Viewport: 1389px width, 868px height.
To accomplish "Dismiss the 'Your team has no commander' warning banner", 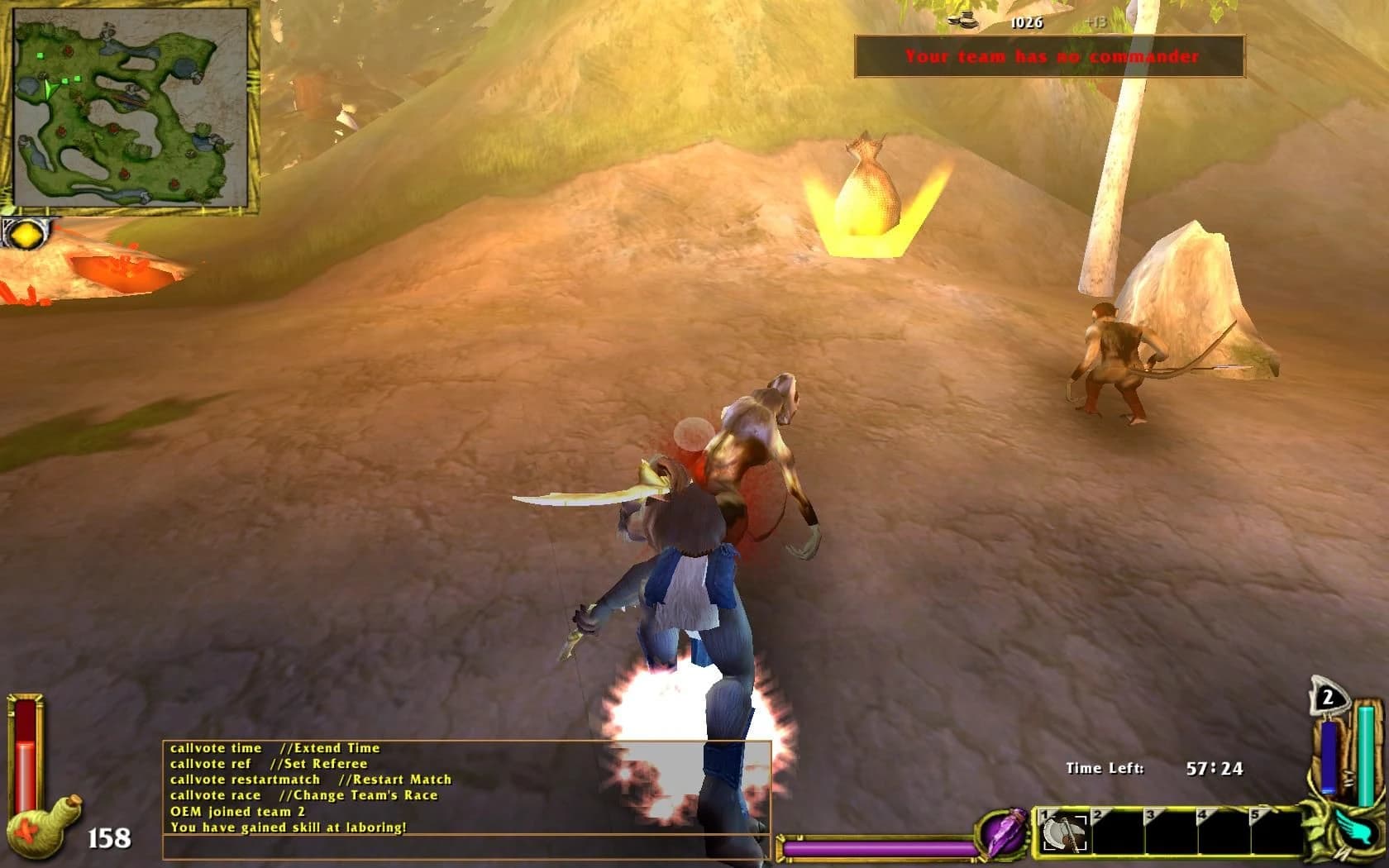I will click(1051, 56).
